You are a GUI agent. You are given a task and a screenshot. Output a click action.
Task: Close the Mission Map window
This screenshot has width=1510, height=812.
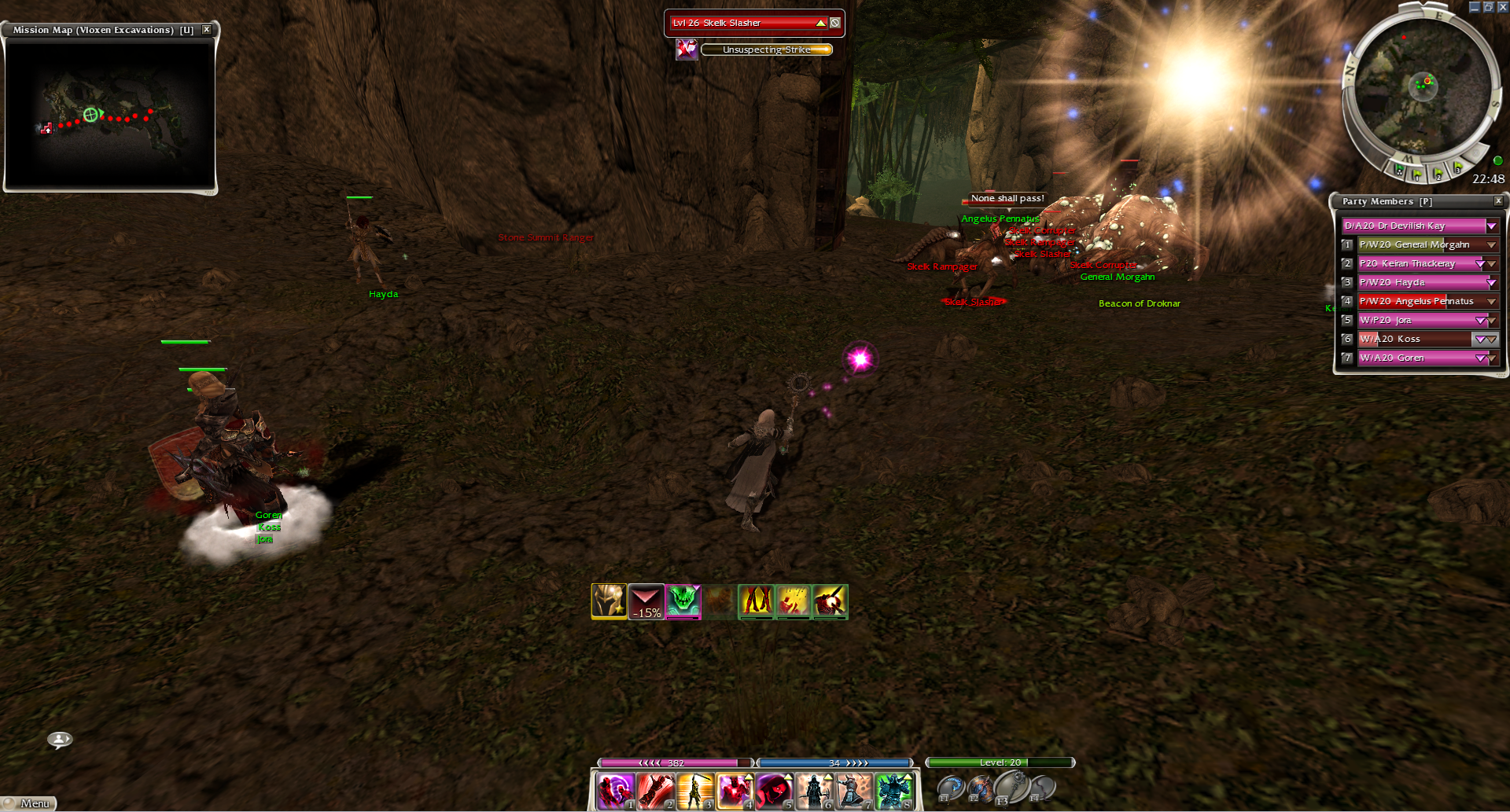coord(207,30)
